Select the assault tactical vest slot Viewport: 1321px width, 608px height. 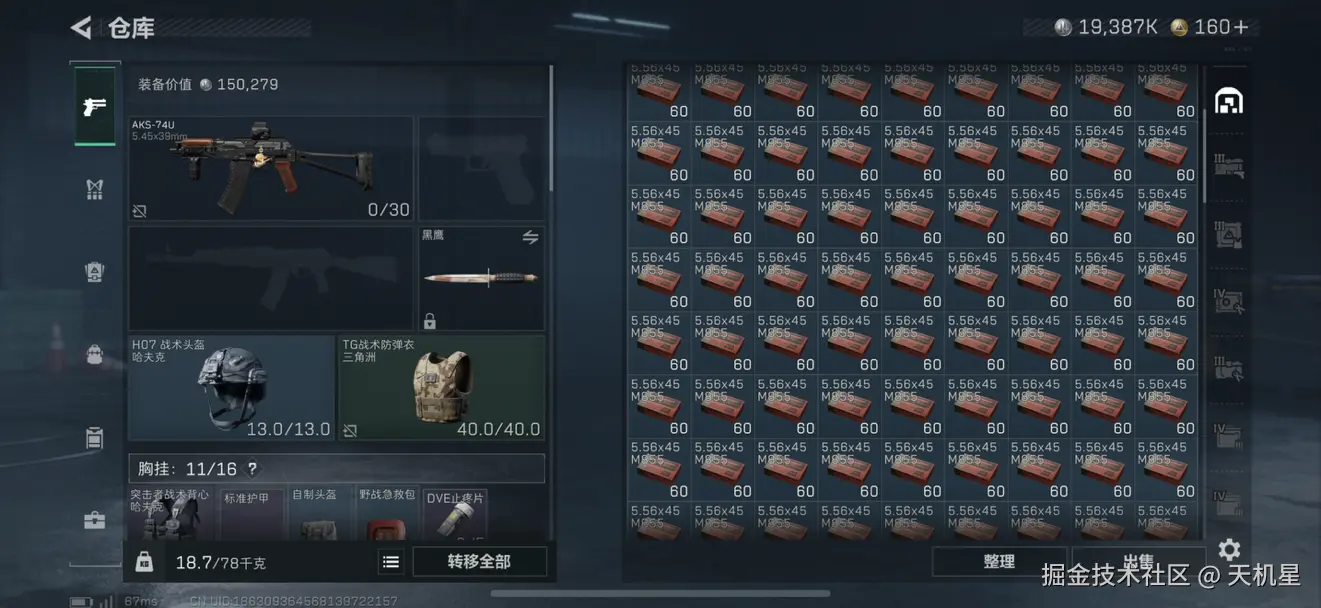[x=170, y=515]
